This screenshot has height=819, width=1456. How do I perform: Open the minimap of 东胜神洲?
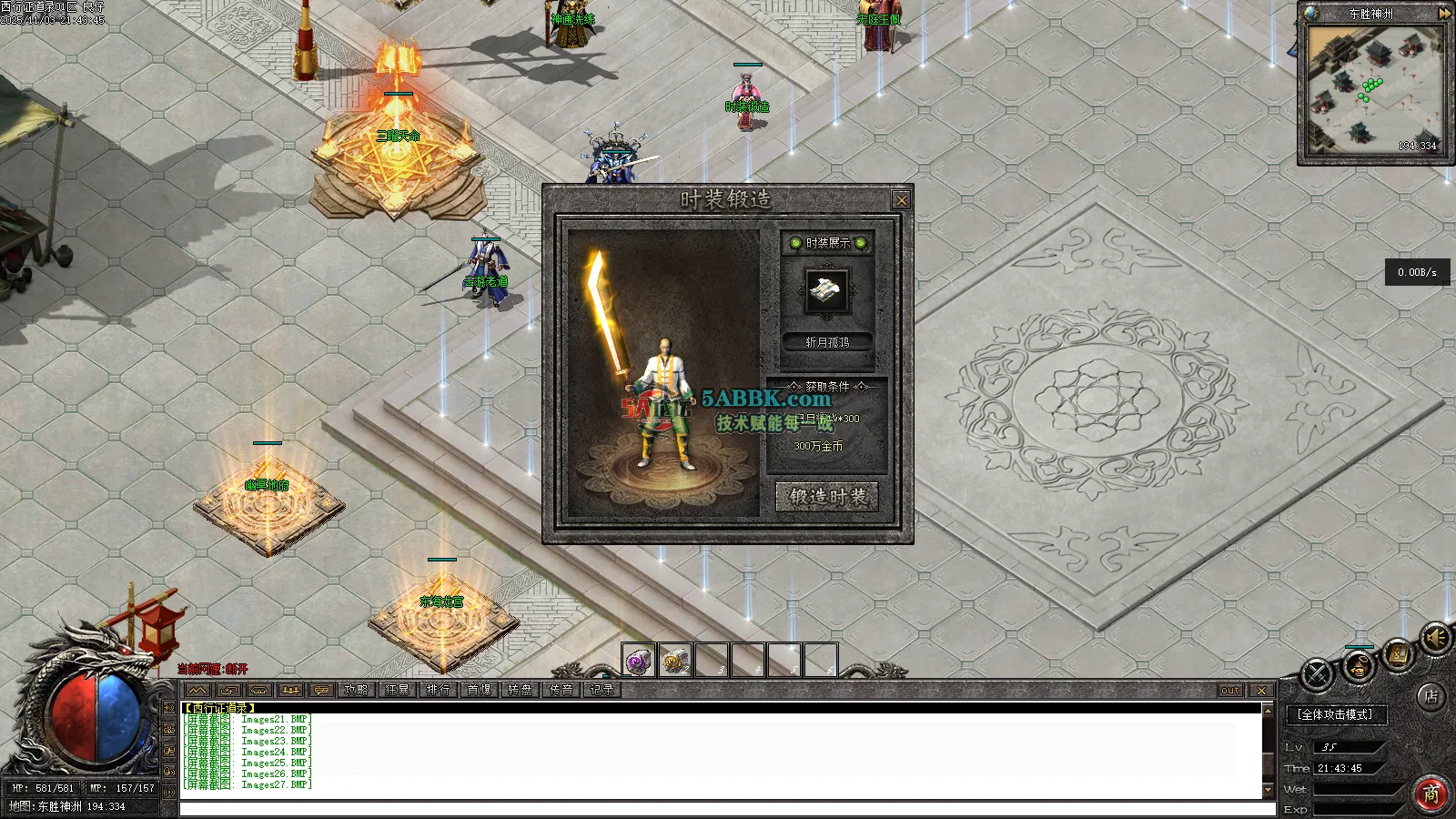[1374, 91]
